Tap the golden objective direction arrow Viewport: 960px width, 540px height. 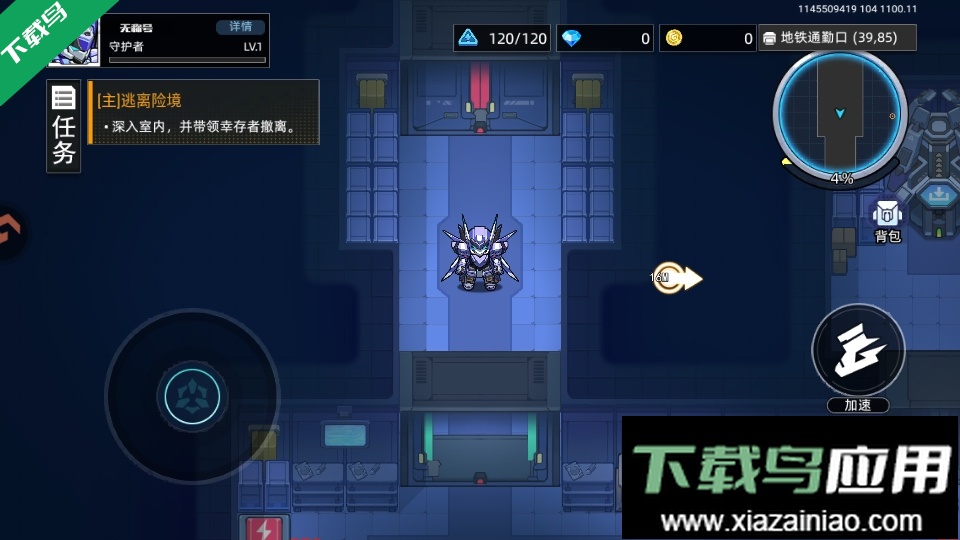coord(679,278)
